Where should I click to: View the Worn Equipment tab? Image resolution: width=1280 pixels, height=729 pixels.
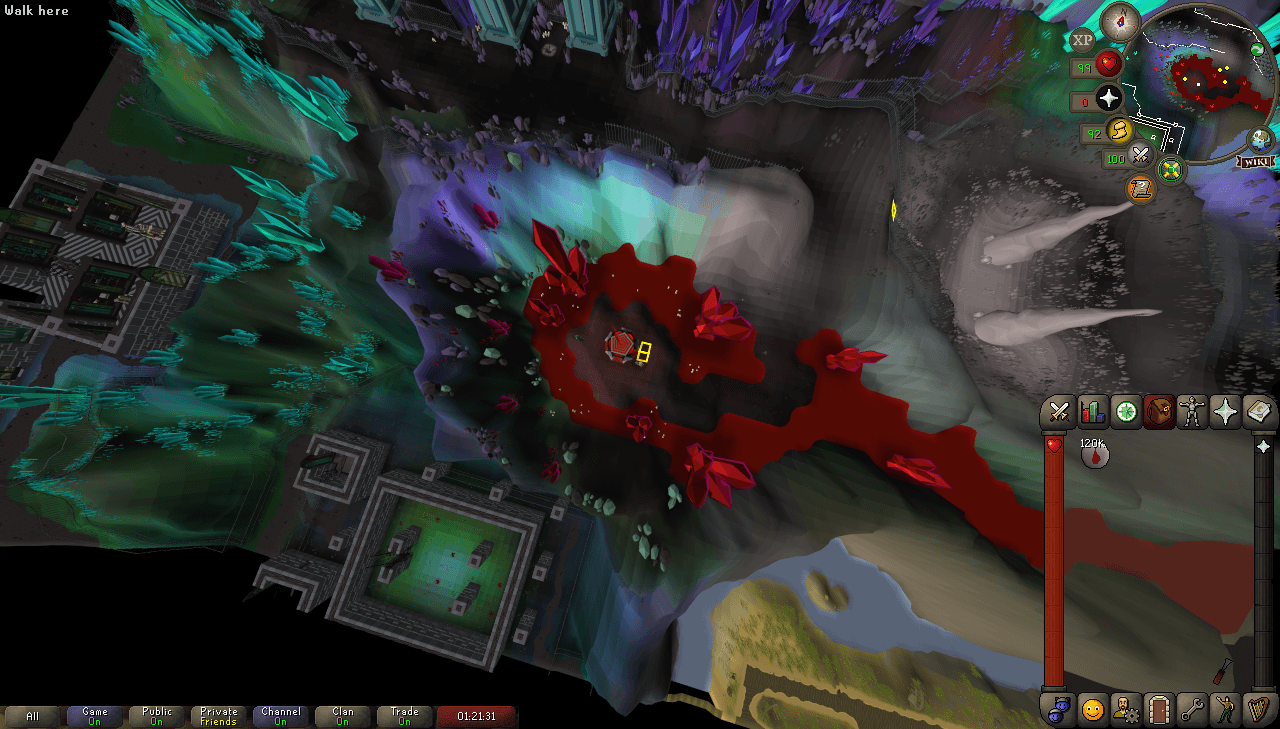1191,412
